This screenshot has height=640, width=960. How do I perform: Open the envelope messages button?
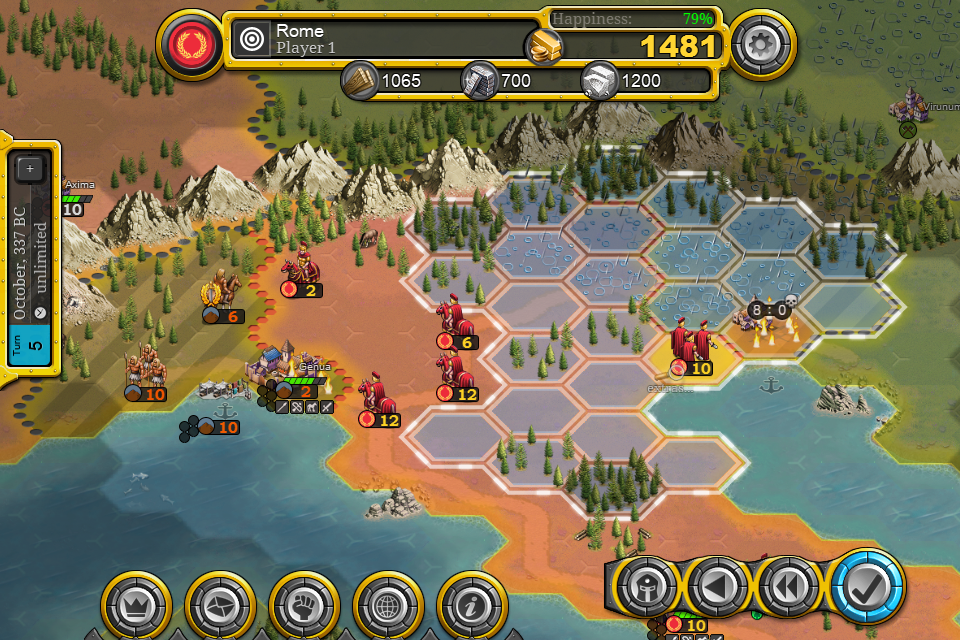216,604
